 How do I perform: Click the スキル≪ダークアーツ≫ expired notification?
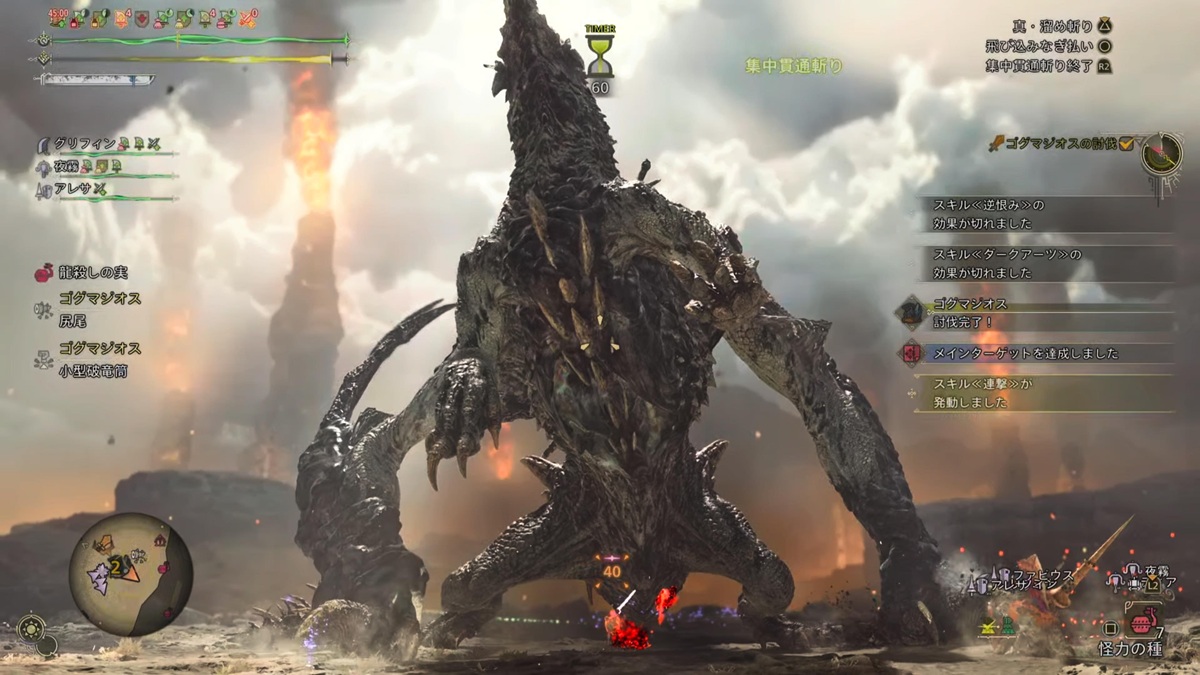pyautogui.click(x=1040, y=263)
